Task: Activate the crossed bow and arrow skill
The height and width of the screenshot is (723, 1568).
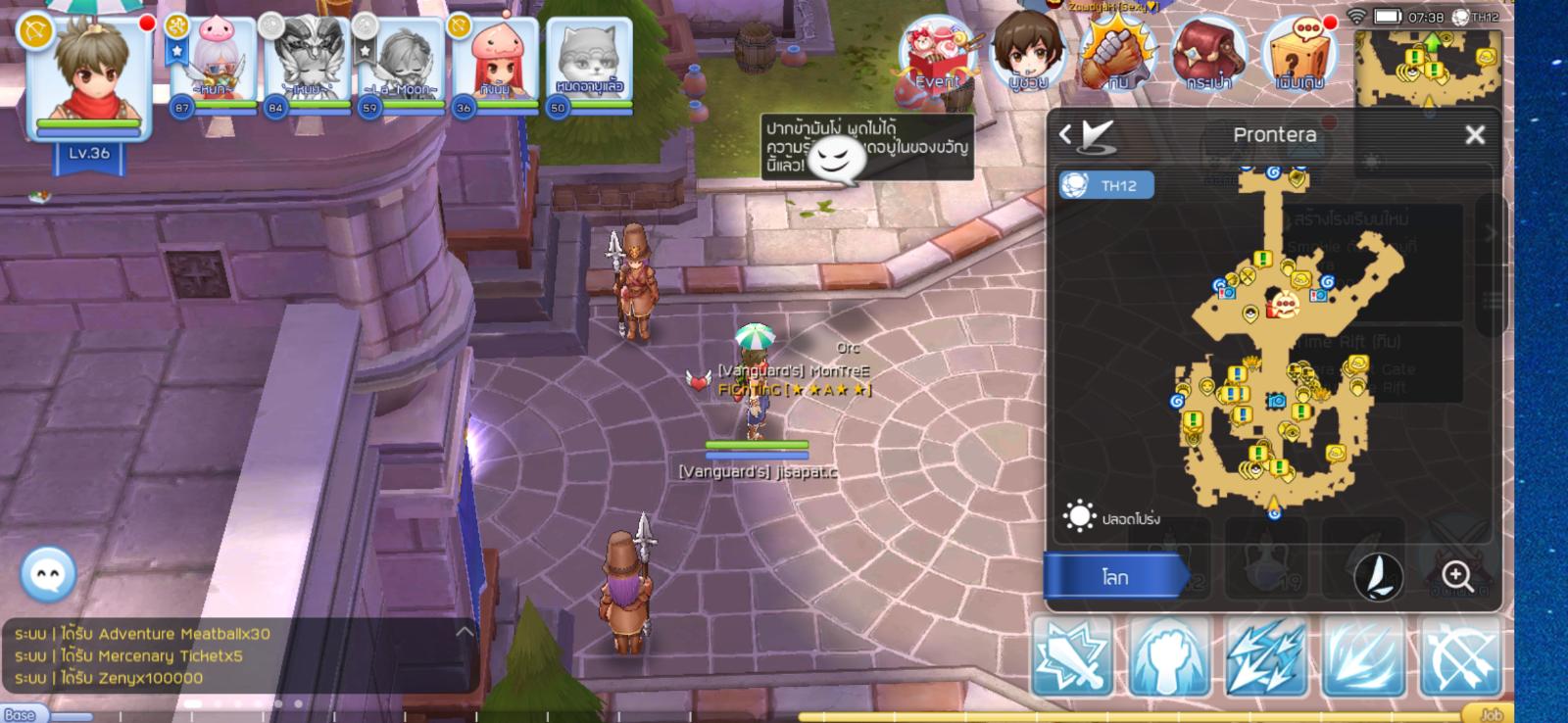Action: (1460, 656)
